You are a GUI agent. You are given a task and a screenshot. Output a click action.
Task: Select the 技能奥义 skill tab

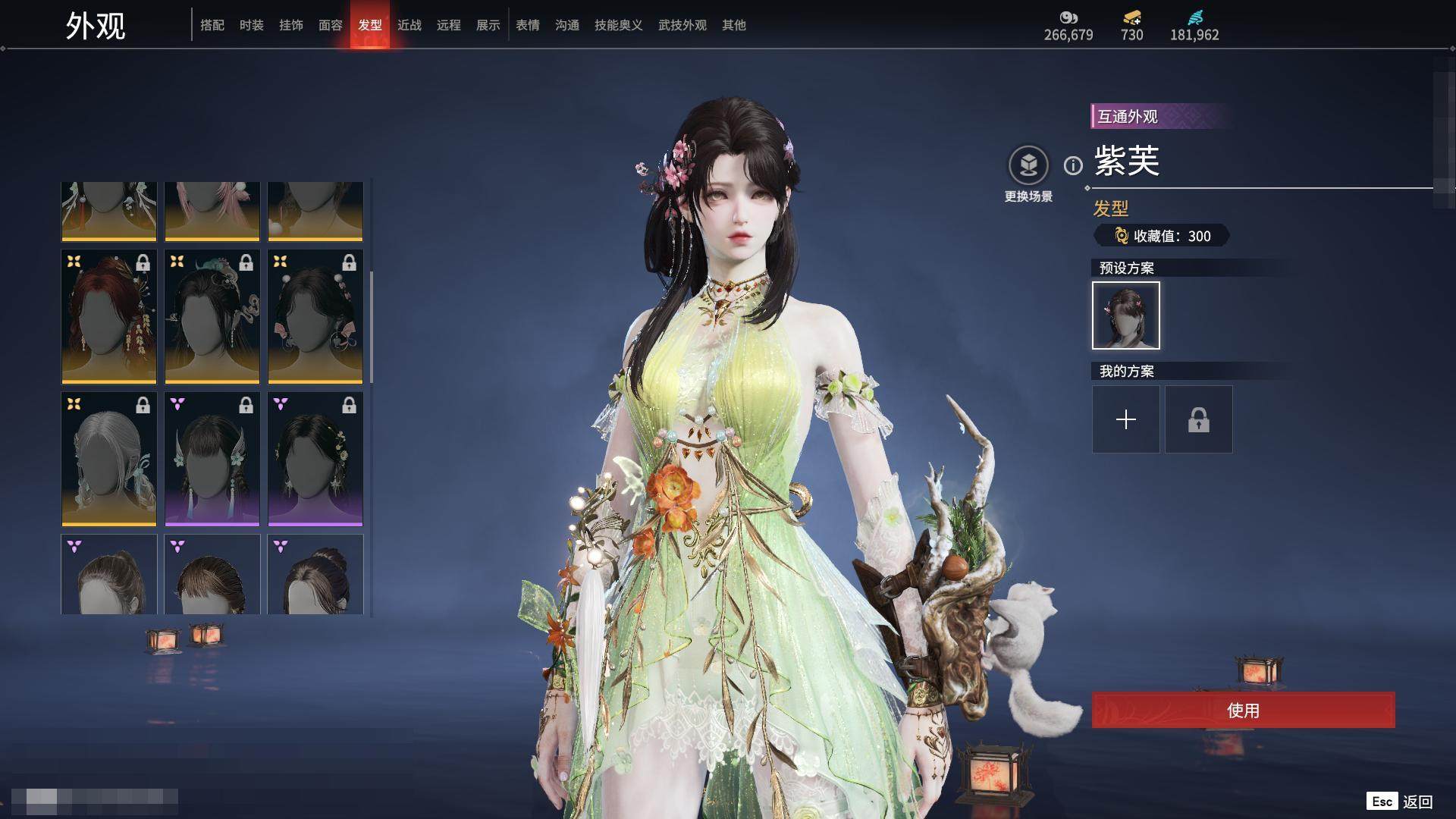(x=619, y=25)
